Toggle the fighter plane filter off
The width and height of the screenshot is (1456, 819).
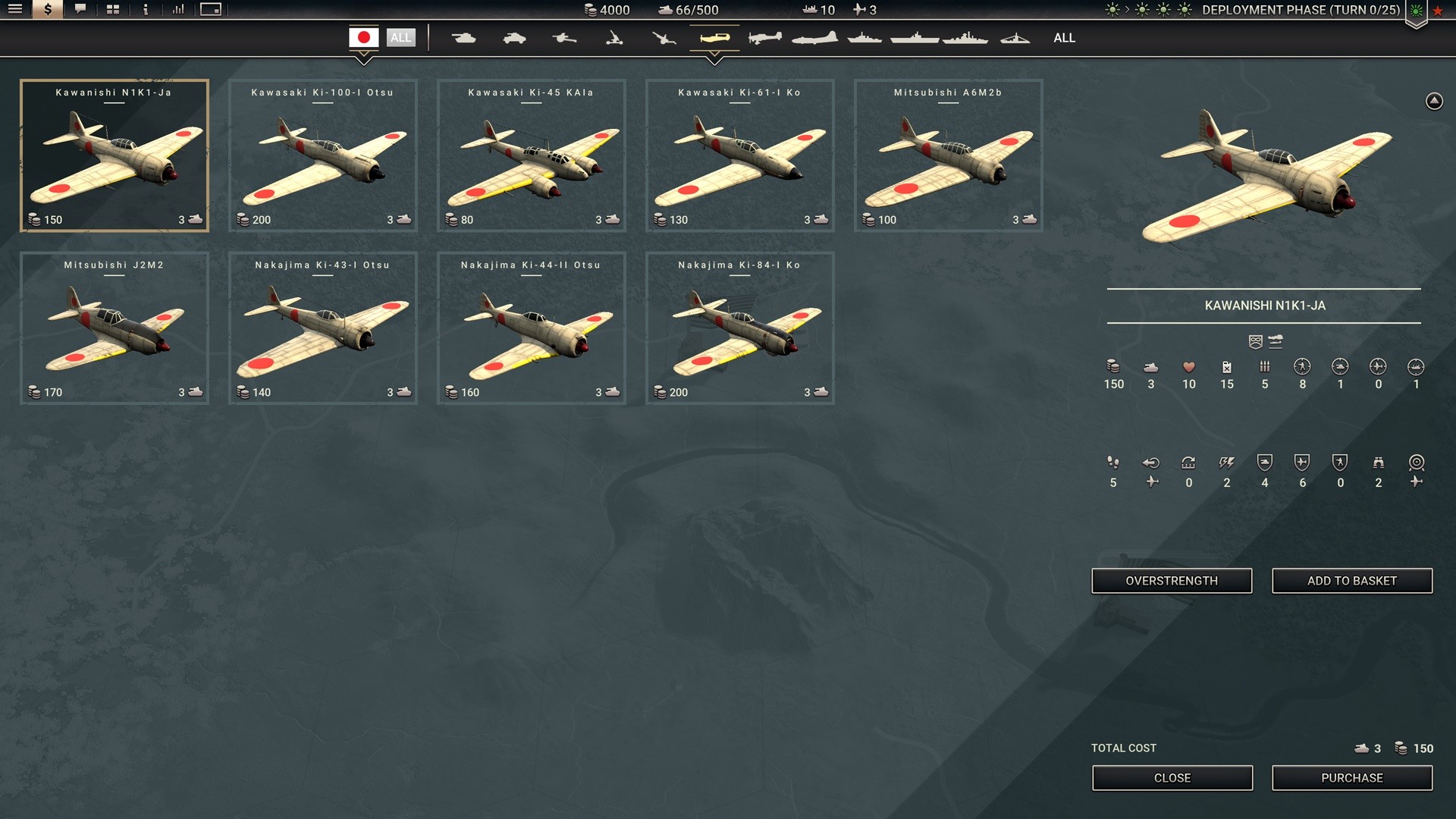(x=714, y=36)
